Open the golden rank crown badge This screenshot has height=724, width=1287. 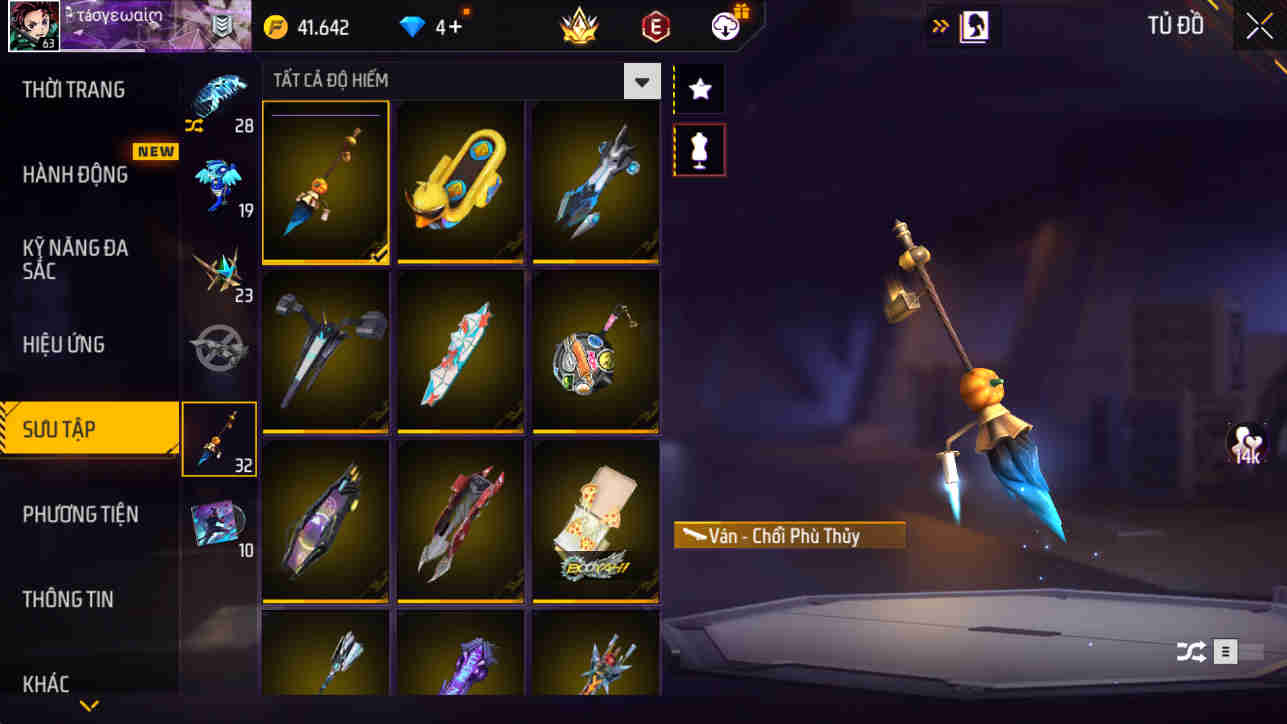pos(580,27)
